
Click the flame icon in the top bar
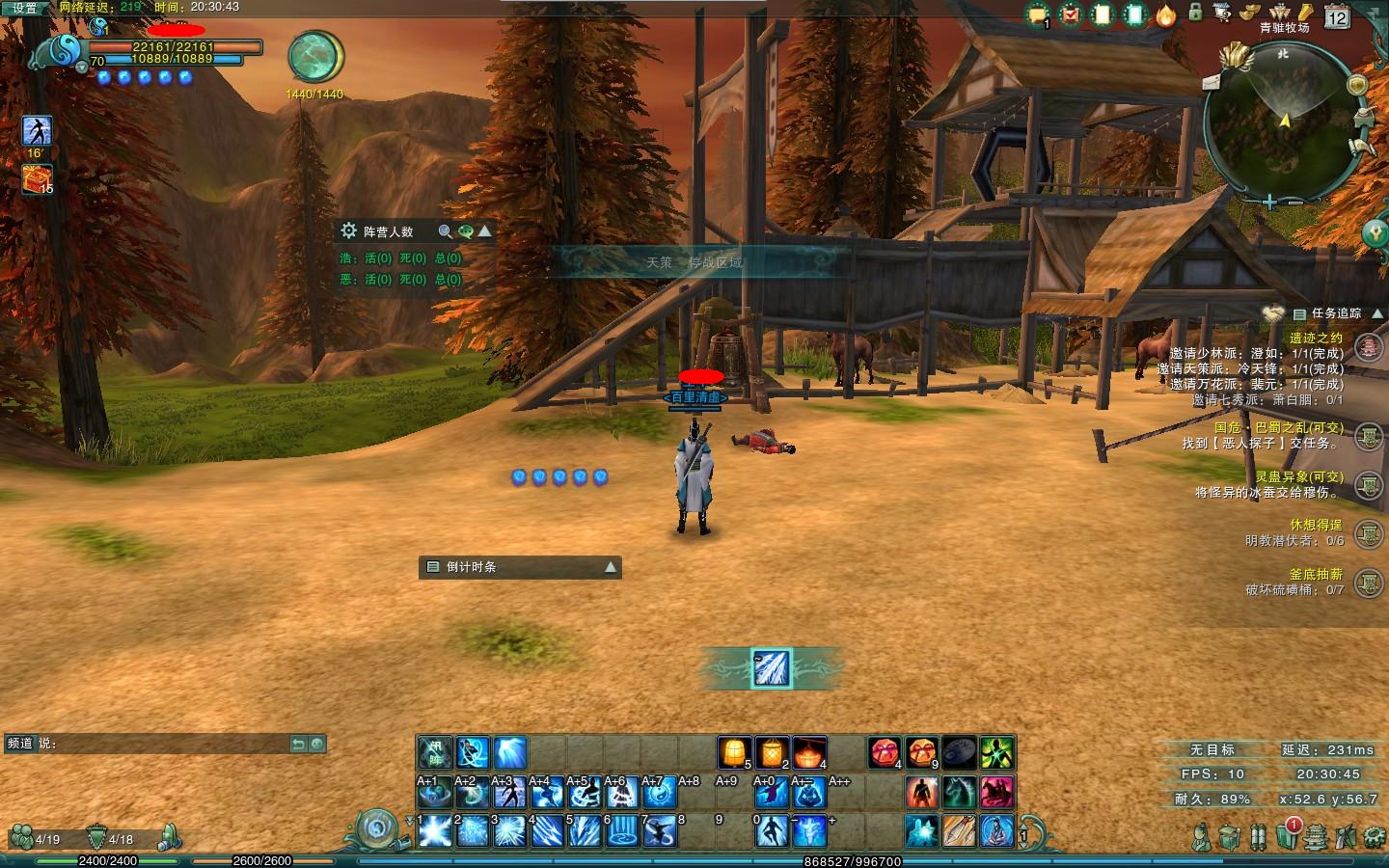(1166, 14)
